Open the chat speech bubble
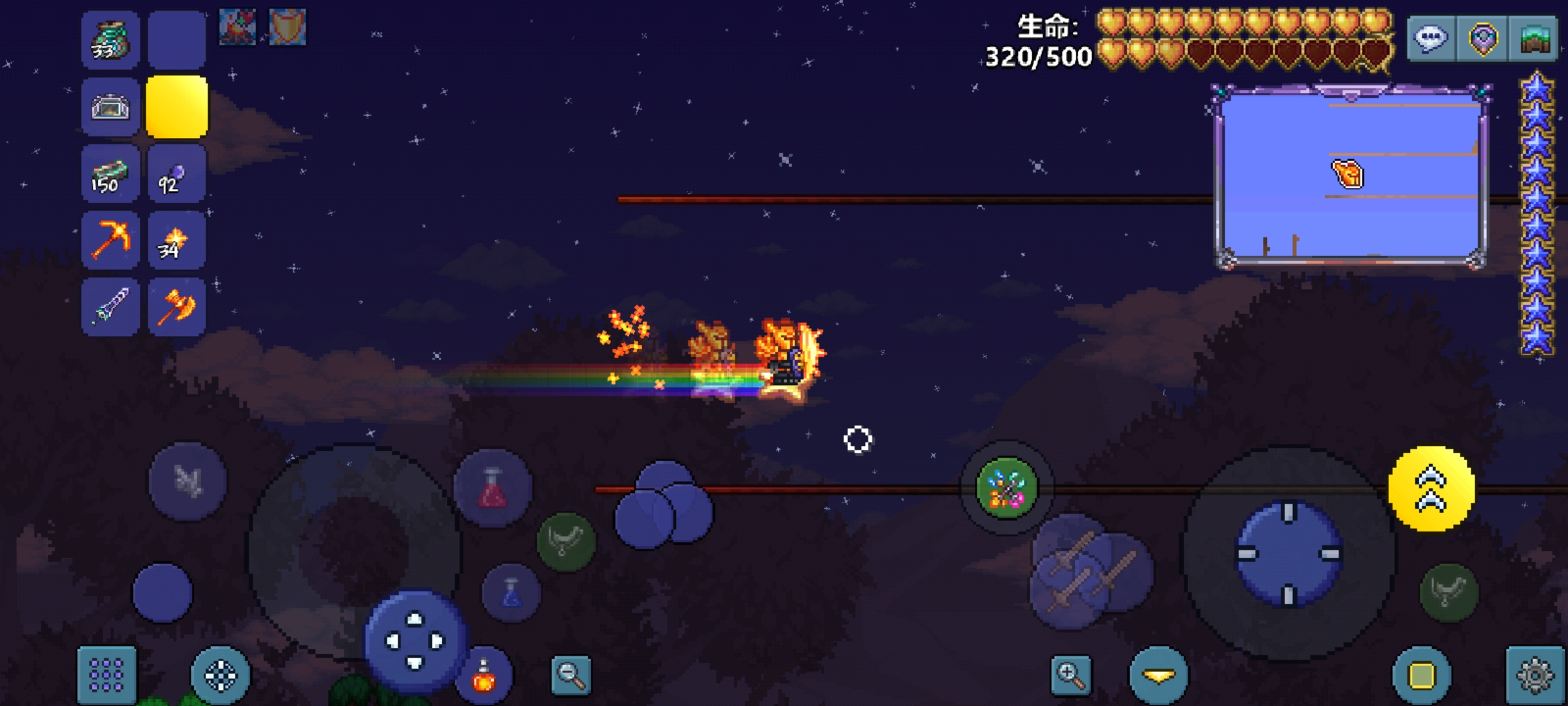The image size is (1568, 706). [x=1431, y=39]
